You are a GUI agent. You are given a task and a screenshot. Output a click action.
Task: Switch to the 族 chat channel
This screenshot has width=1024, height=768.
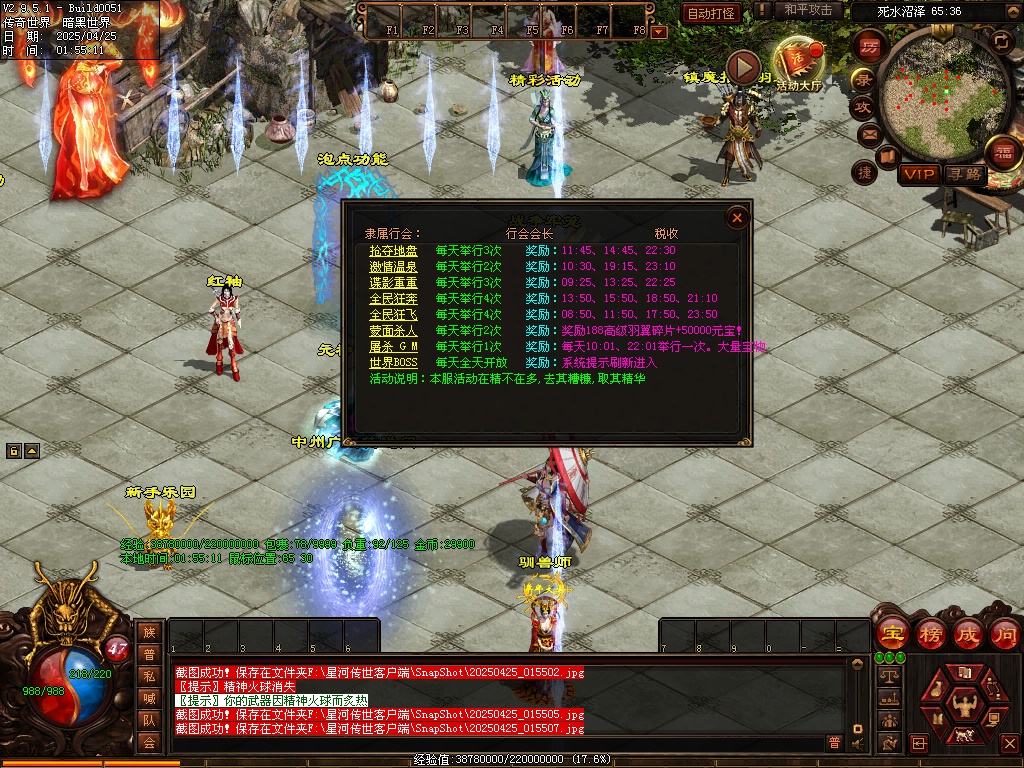pos(149,632)
